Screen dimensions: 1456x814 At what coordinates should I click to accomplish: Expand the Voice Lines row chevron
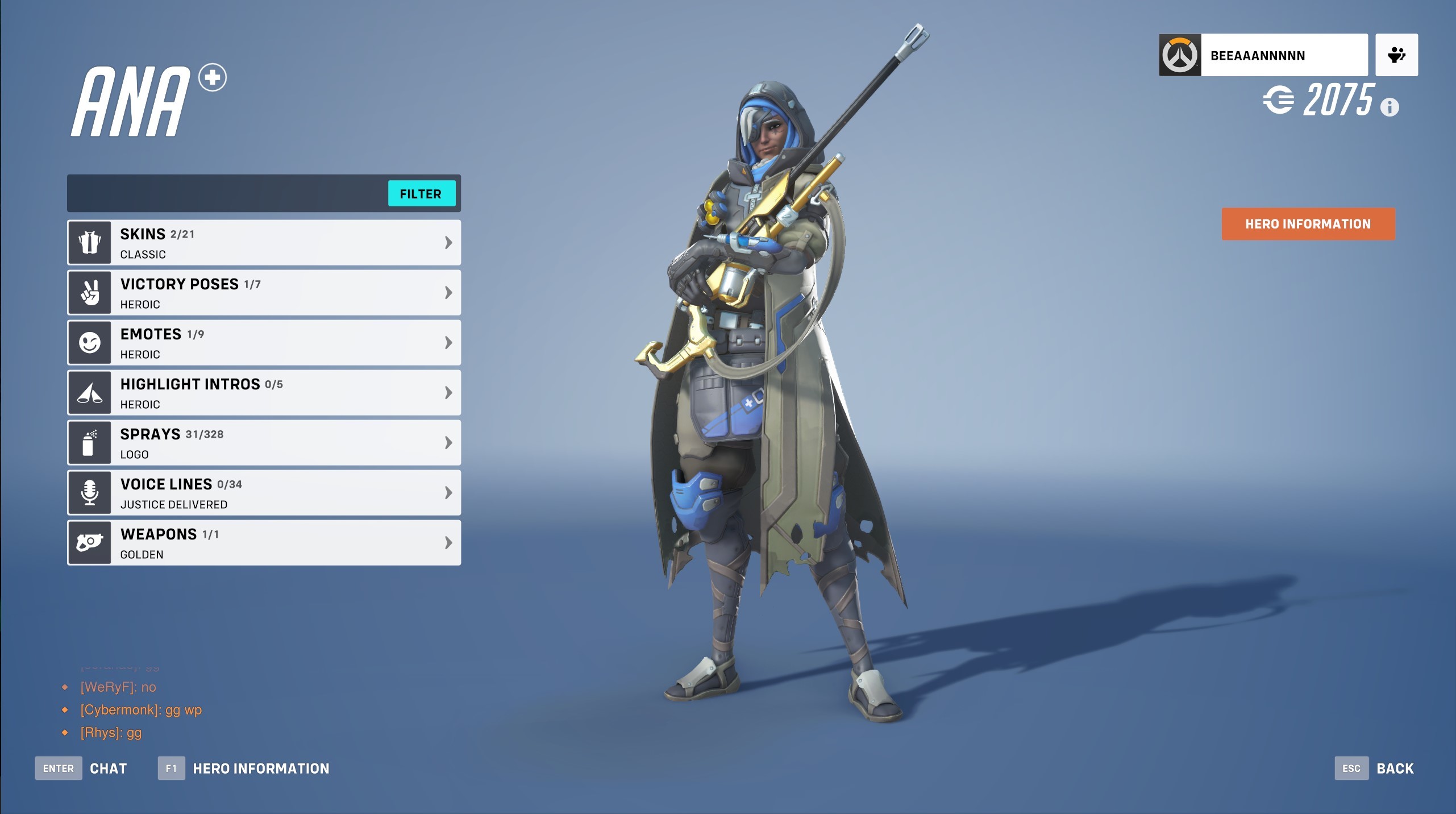448,493
